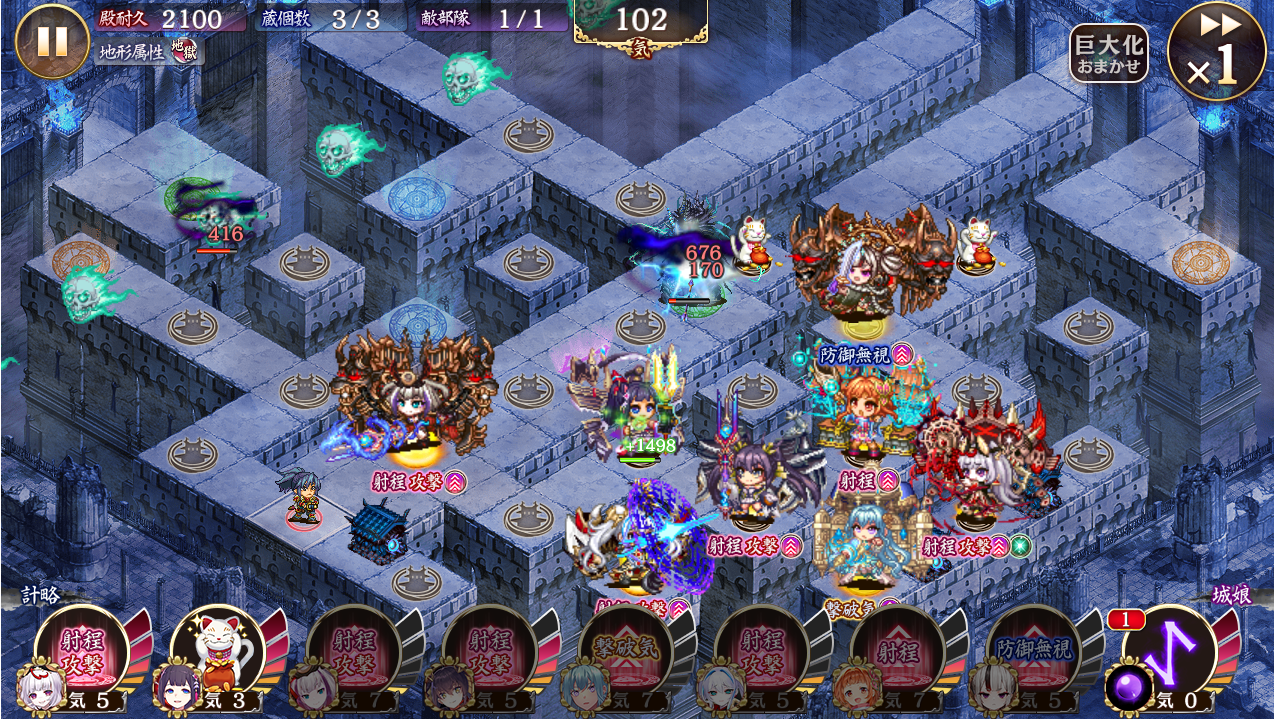This screenshot has height=719, width=1274.
Task: Toggle the ×1 battle speed button
Action: click(1216, 52)
